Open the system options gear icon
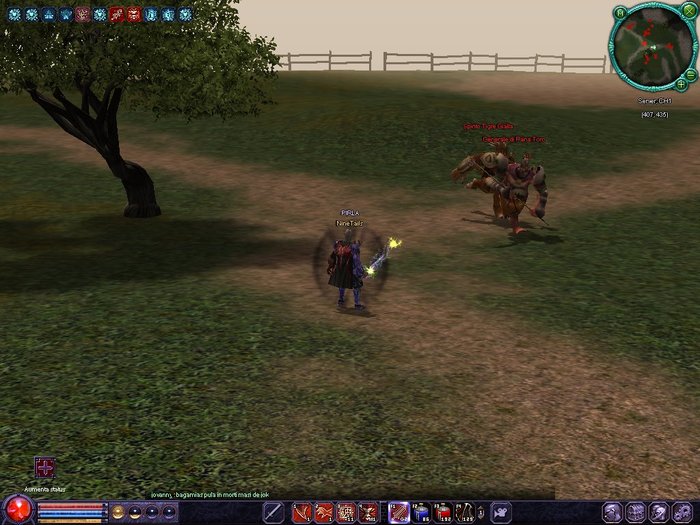The image size is (700, 525). [x=683, y=513]
